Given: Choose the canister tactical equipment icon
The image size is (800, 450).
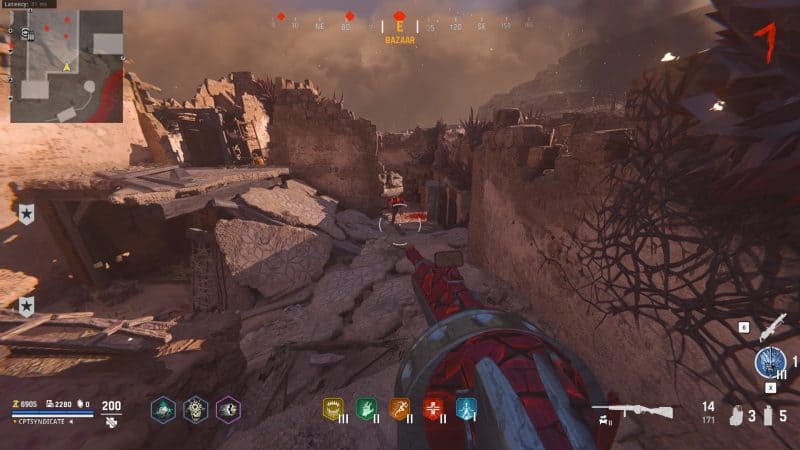Looking at the screenshot, I should [x=767, y=415].
